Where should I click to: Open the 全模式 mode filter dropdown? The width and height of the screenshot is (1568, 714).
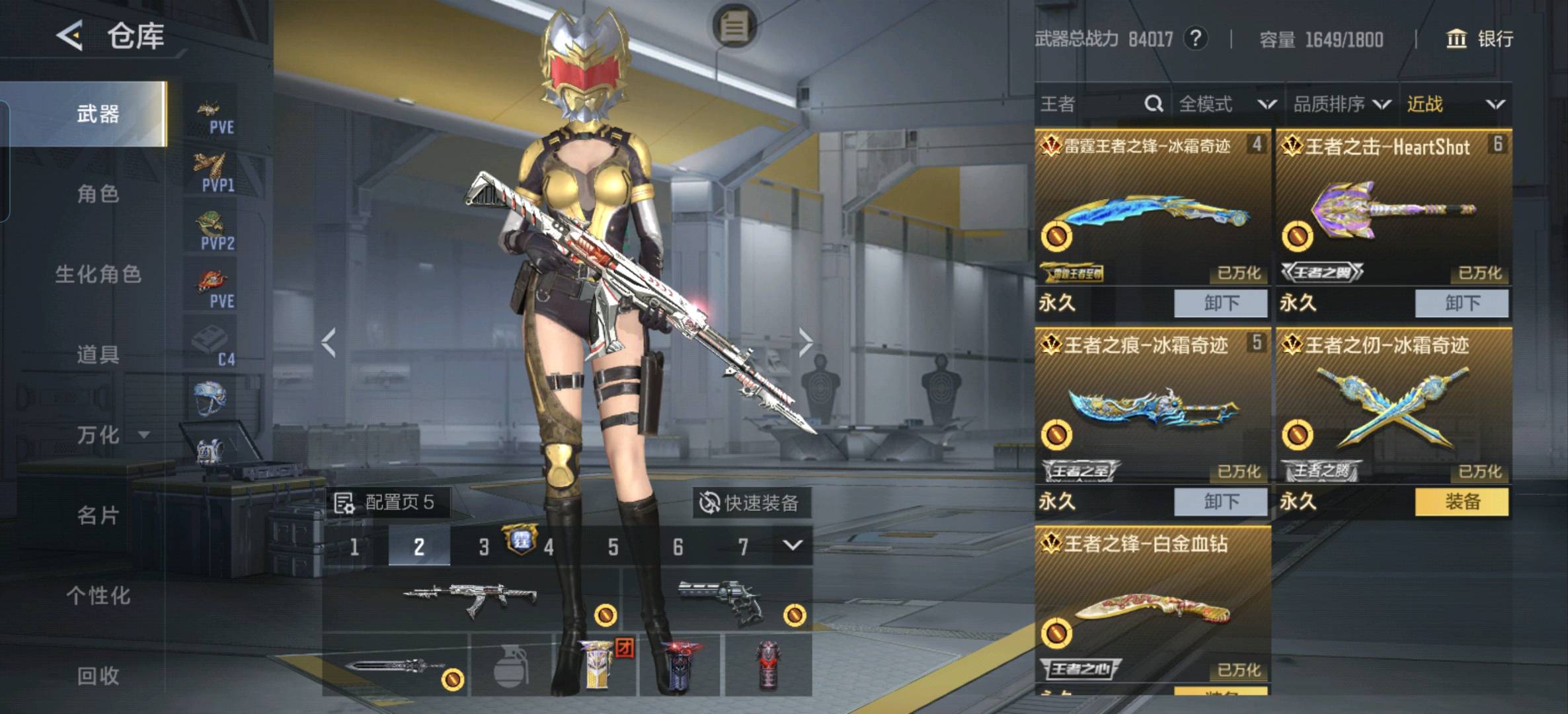[x=1227, y=104]
